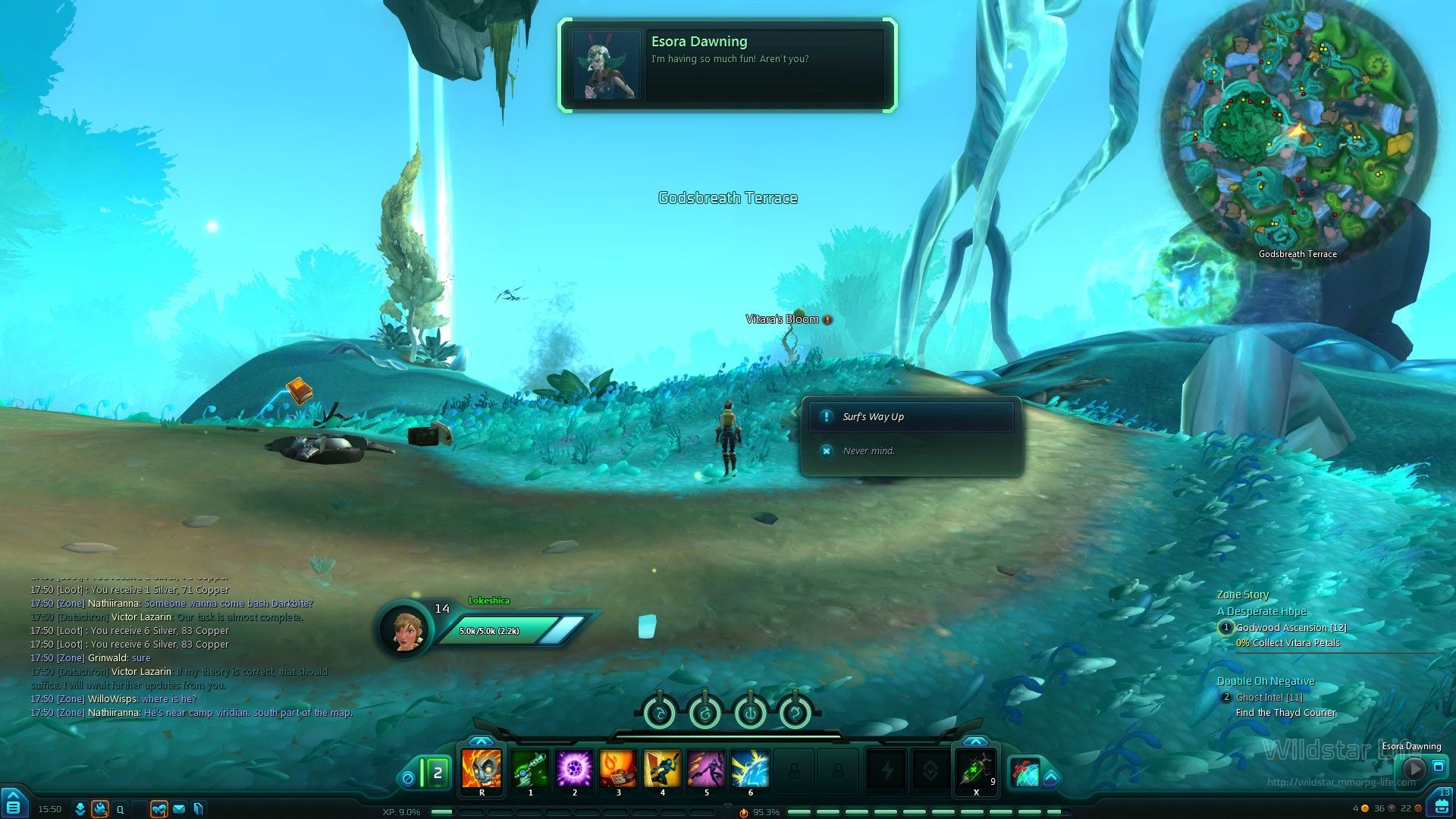Select the Godwood Ascension quest in tracker
The image size is (1456, 819).
pos(1291,628)
